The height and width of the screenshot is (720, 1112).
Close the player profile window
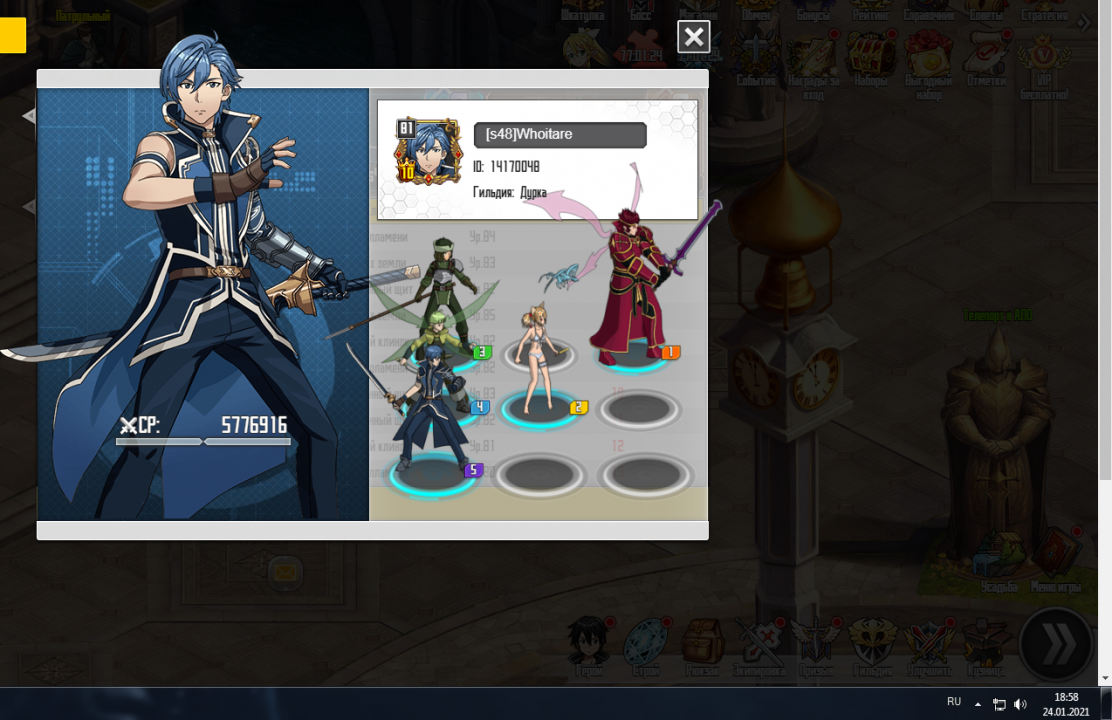693,37
